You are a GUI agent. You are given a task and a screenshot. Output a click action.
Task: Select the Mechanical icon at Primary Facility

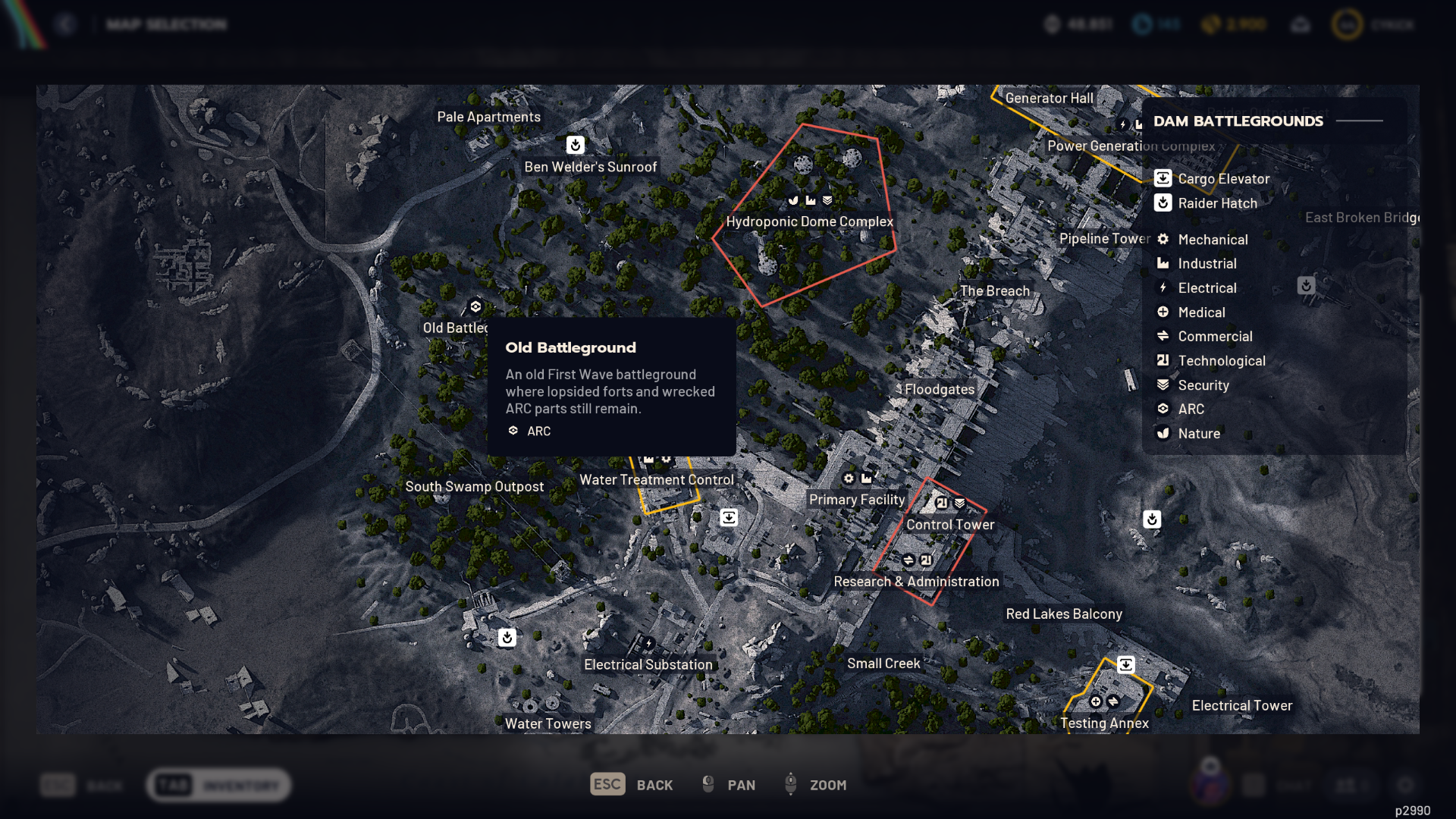(849, 479)
